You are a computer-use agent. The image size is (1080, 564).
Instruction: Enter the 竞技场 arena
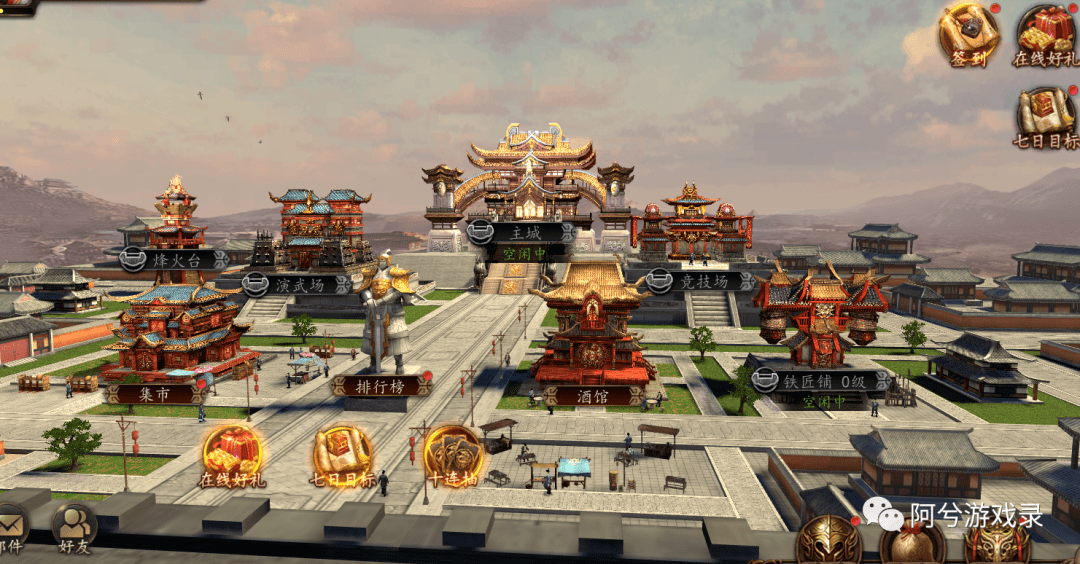pyautogui.click(x=700, y=281)
